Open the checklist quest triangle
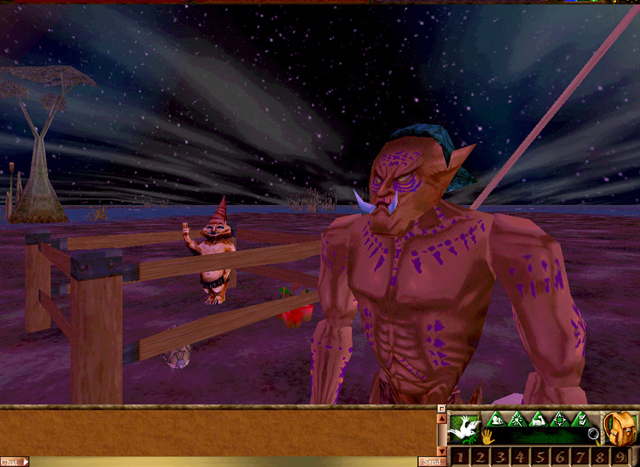This screenshot has height=467, width=640. [x=581, y=420]
